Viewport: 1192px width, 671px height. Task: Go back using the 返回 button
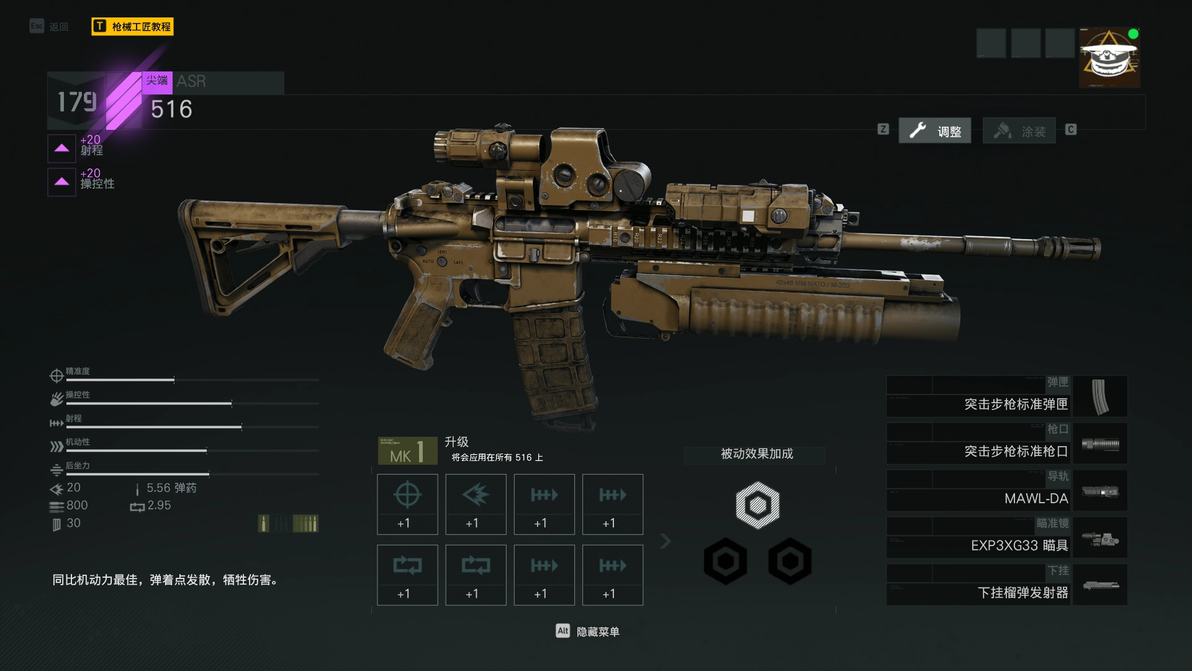tap(49, 27)
